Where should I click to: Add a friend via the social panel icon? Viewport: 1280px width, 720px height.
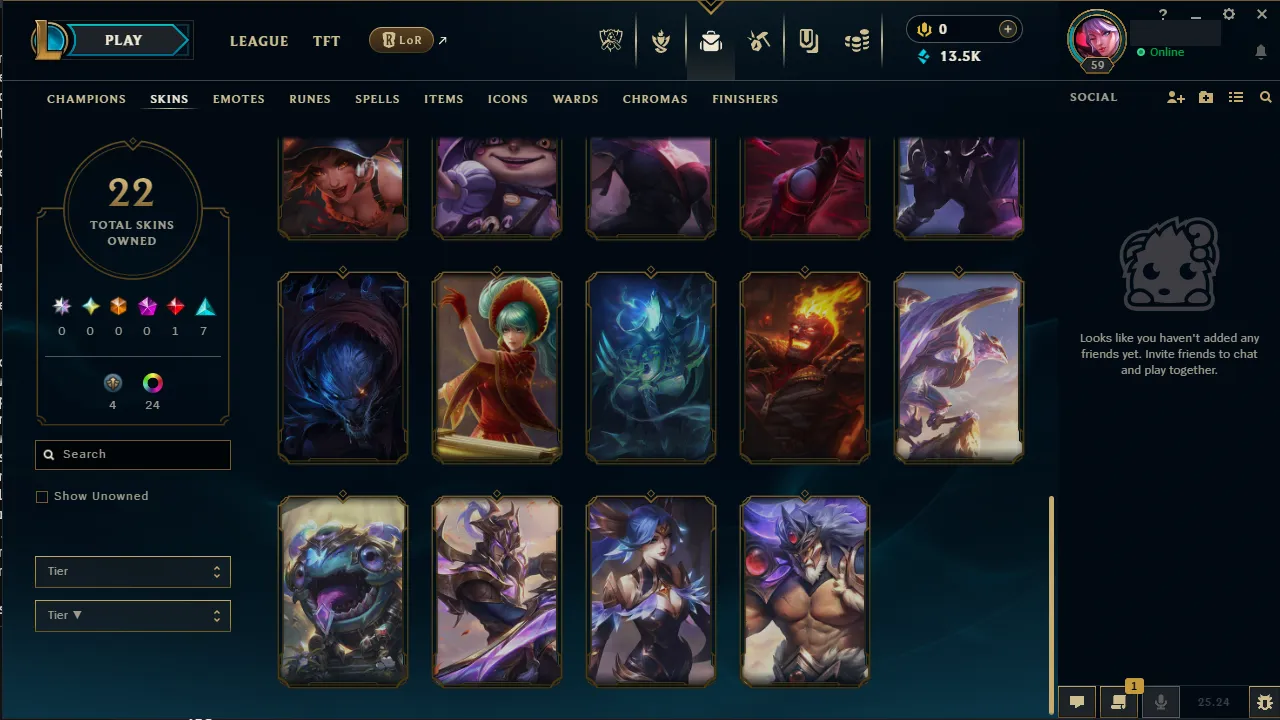[1175, 97]
